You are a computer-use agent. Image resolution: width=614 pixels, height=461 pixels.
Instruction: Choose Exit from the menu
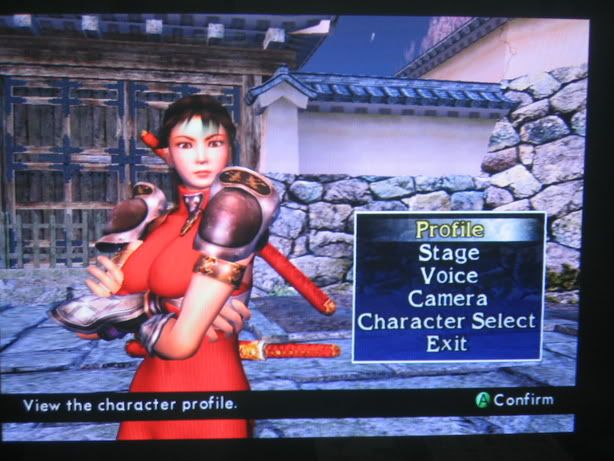(447, 343)
